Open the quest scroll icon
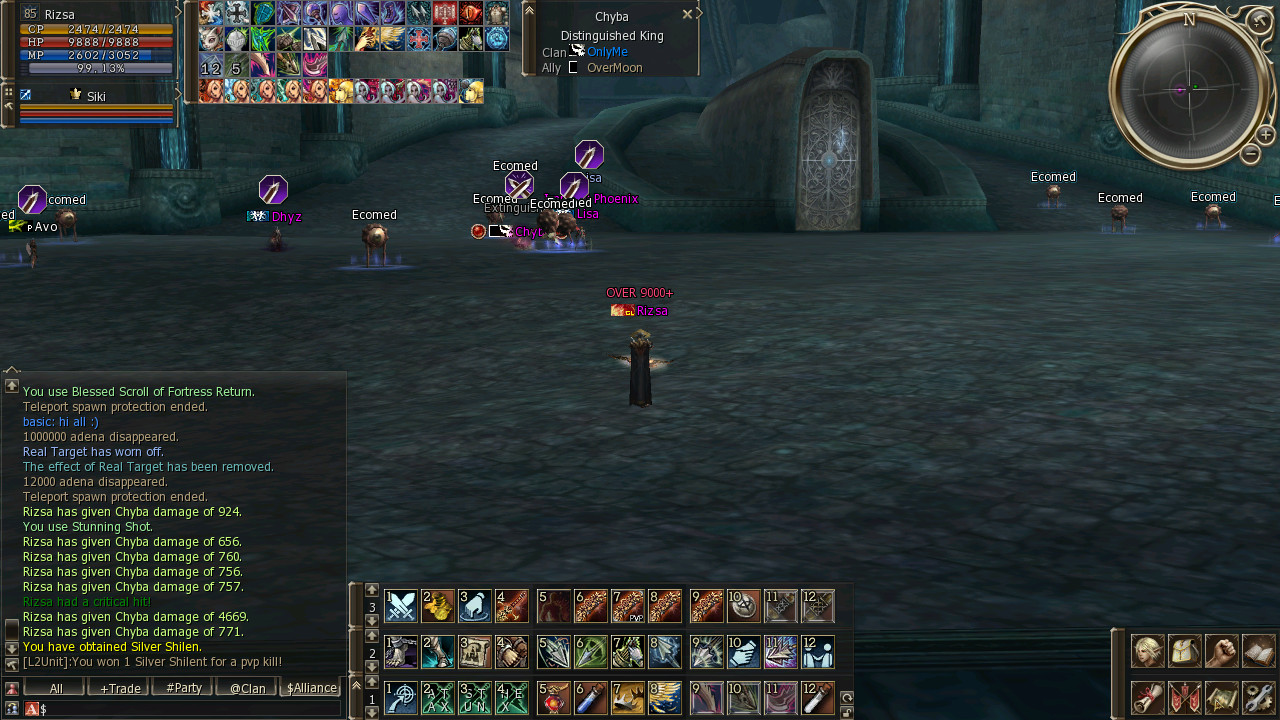This screenshot has width=1280, height=720. click(1147, 697)
